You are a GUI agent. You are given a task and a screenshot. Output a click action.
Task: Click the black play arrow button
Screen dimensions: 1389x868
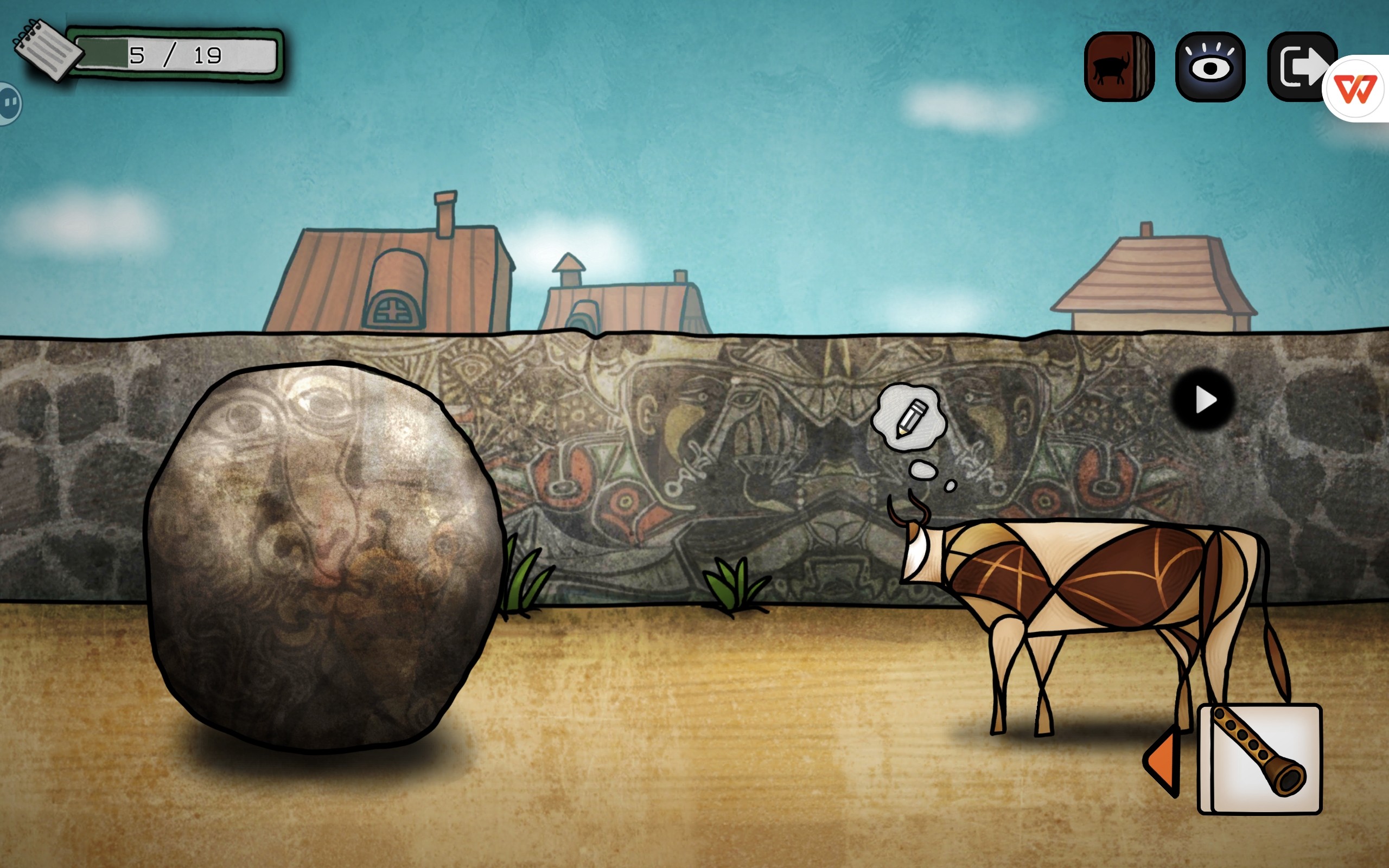click(1204, 400)
